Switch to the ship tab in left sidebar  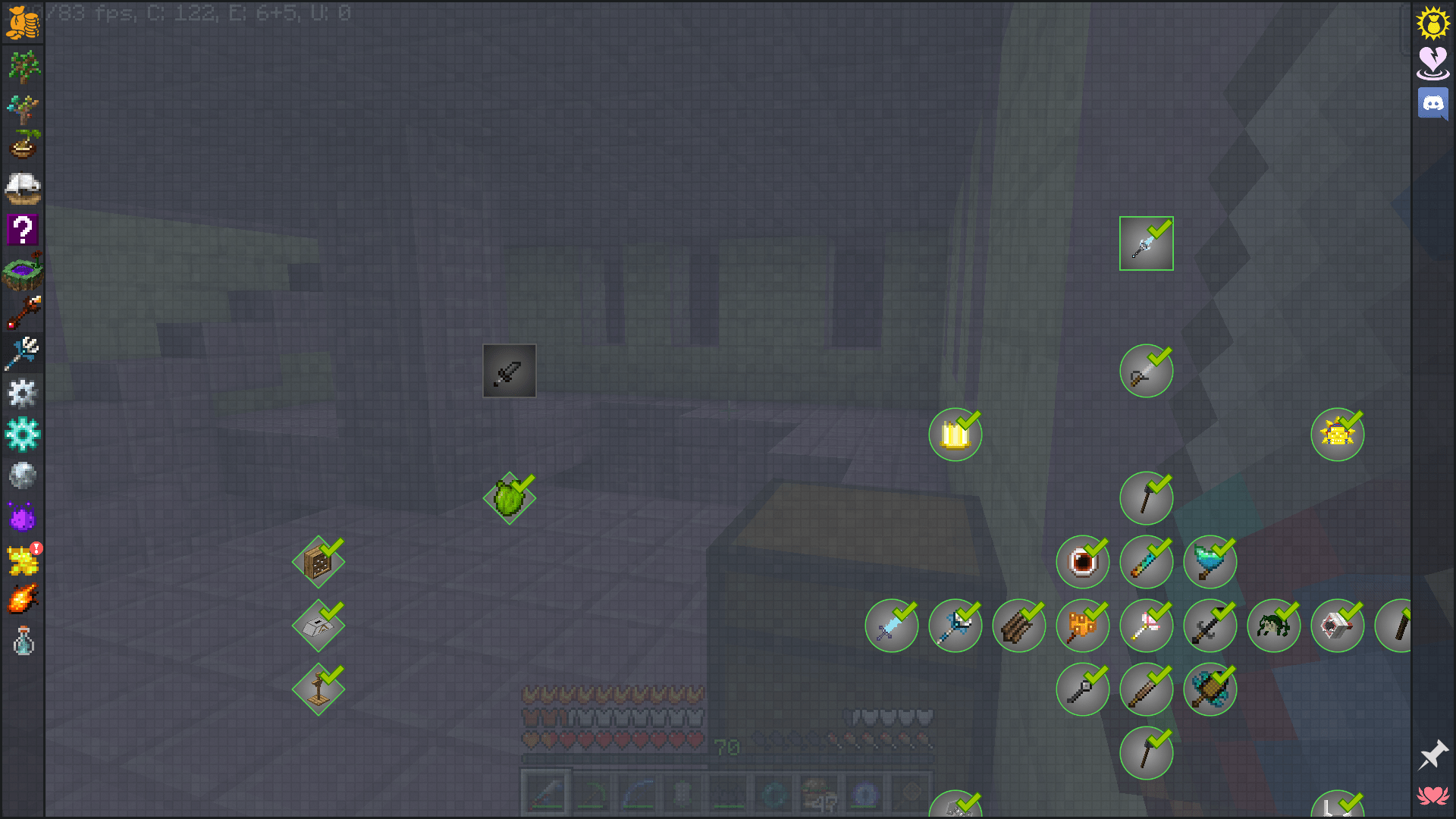[22, 187]
